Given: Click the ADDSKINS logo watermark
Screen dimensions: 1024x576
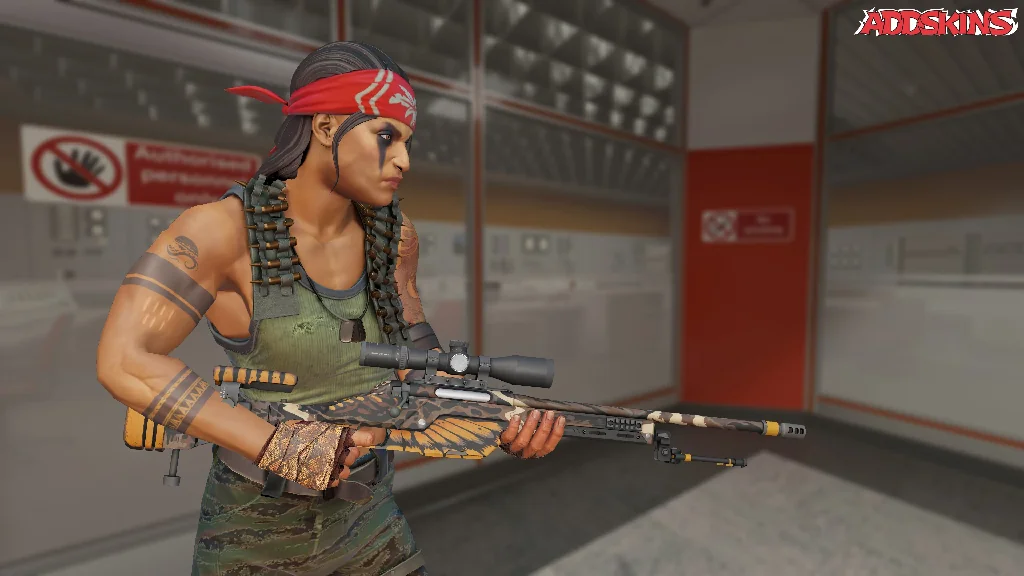Looking at the screenshot, I should pyautogui.click(x=936, y=22).
